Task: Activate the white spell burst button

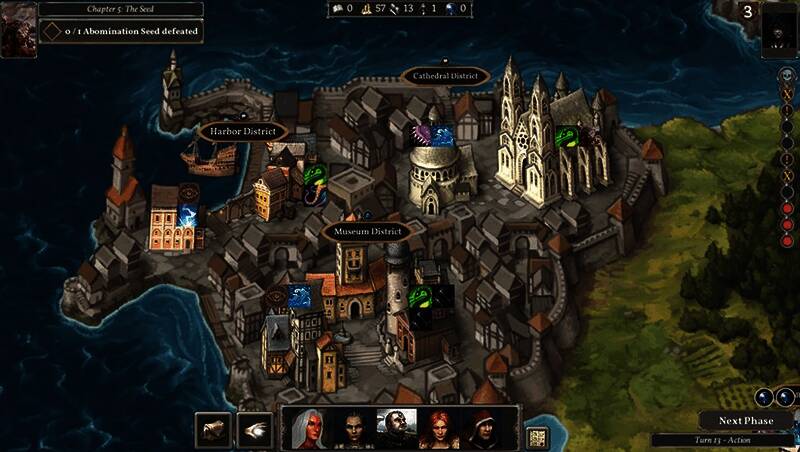Action: pos(255,429)
